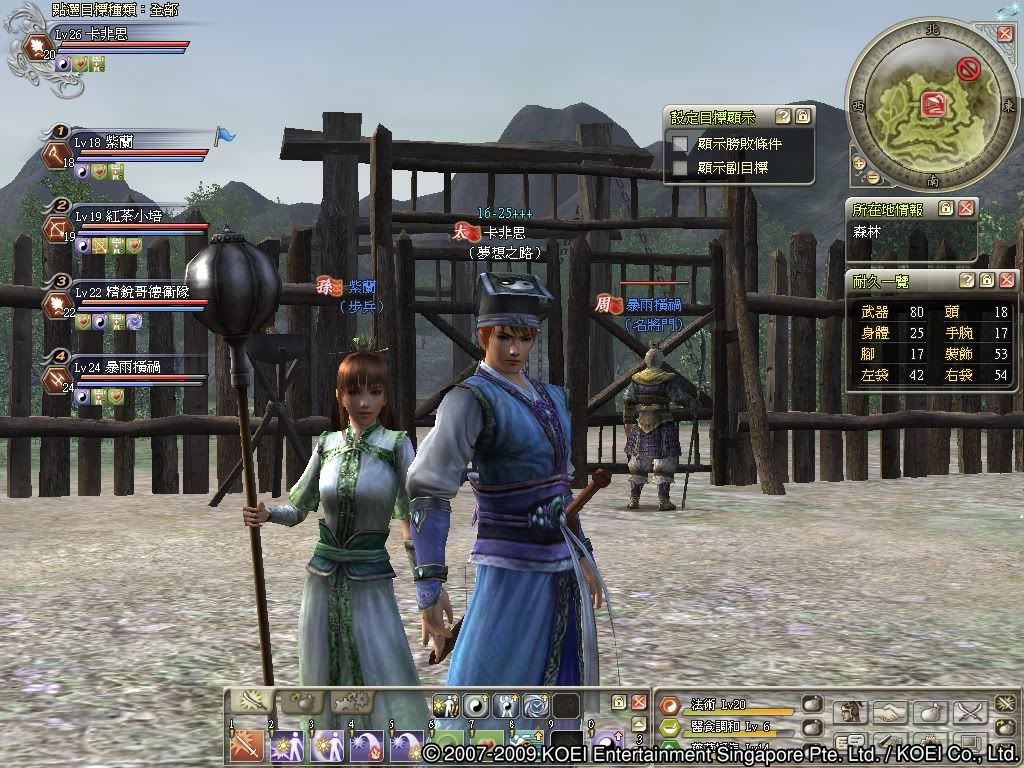Tick the 顯示勝敗條件 checkbox
1024x768 pixels.
coord(681,144)
